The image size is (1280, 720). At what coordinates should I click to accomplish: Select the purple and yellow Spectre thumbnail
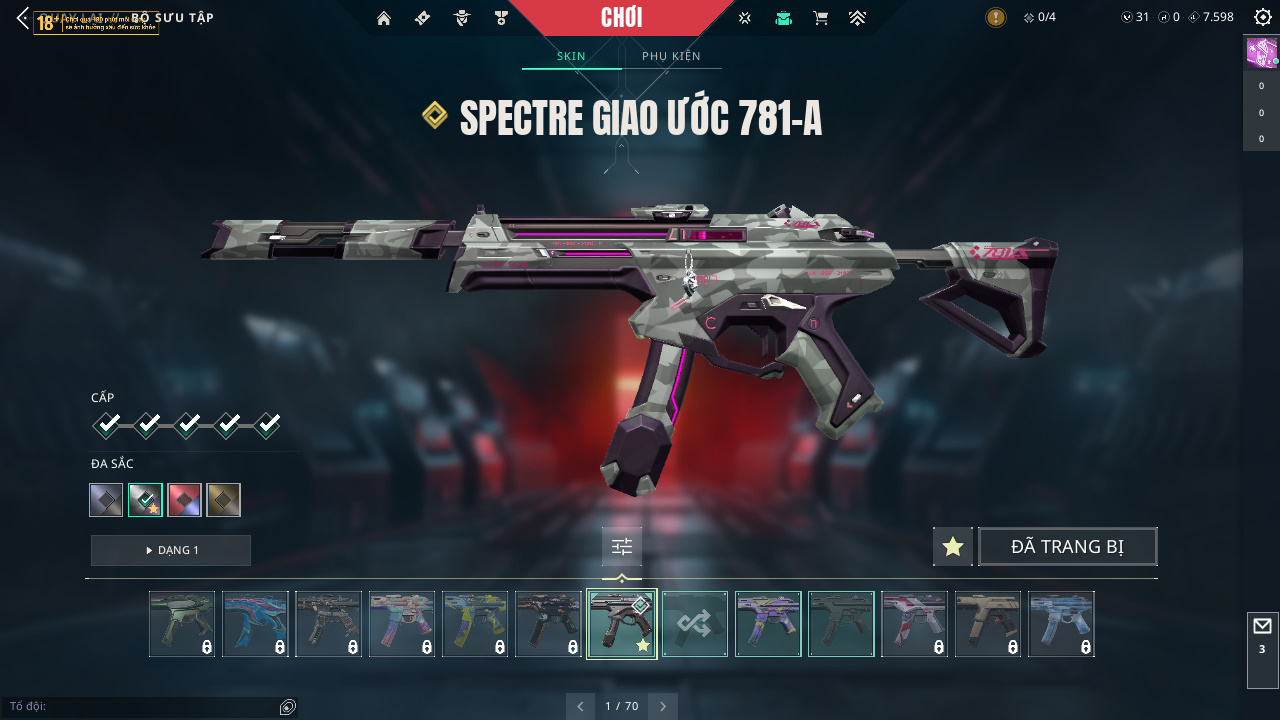click(x=768, y=624)
